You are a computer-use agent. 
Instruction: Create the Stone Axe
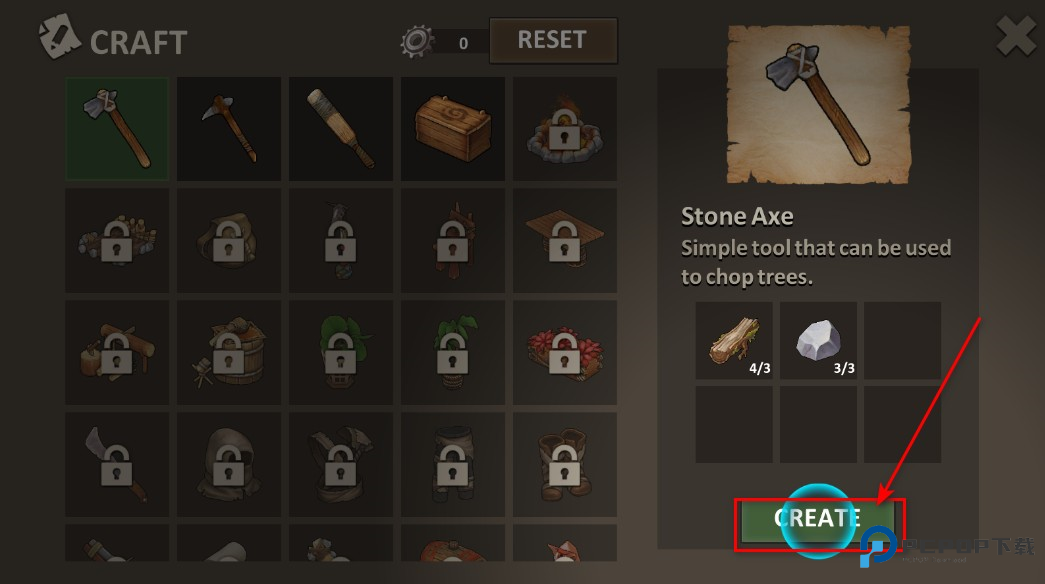tap(818, 520)
